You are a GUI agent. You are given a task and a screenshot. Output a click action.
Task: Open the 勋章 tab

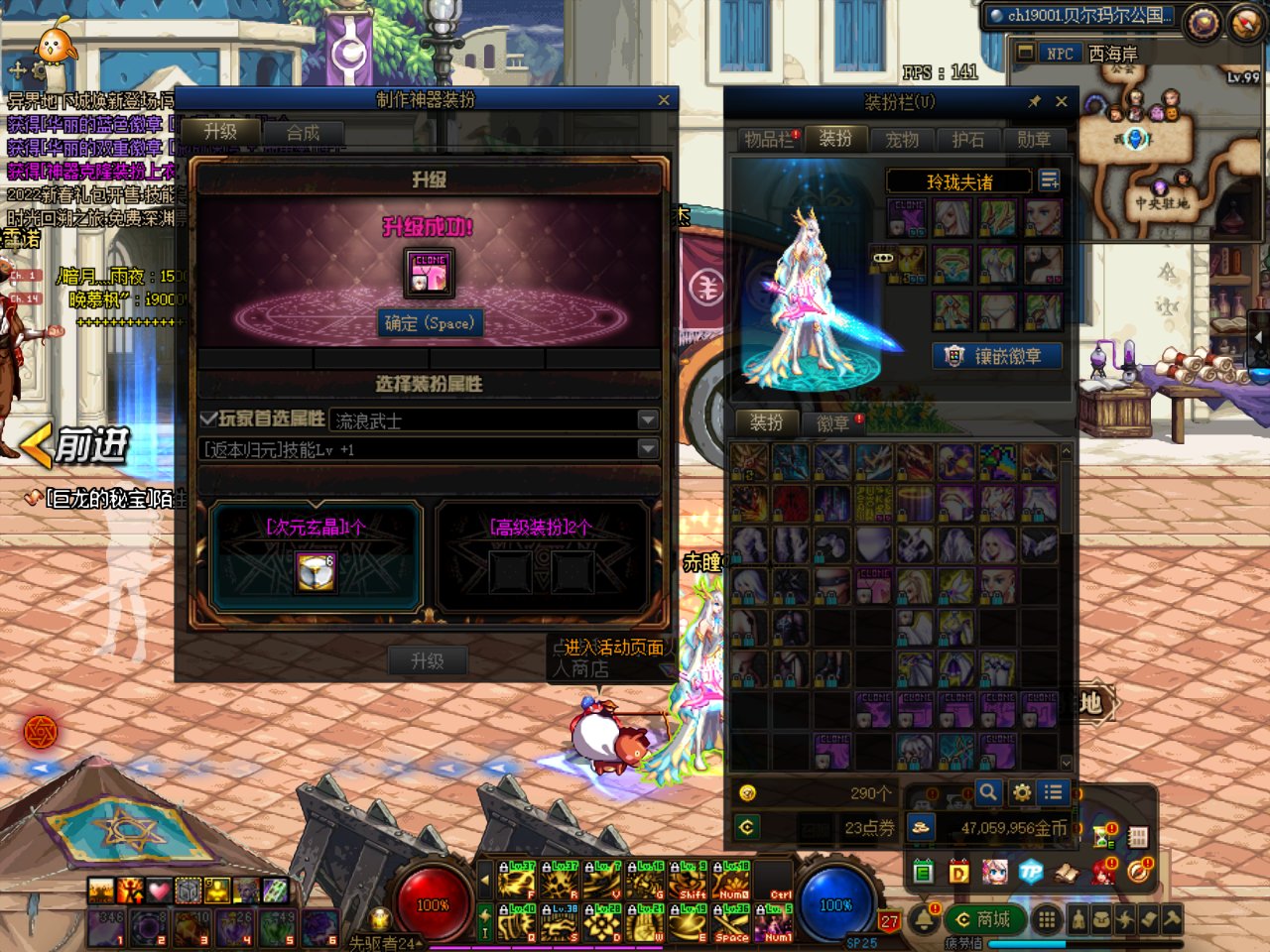[1034, 140]
